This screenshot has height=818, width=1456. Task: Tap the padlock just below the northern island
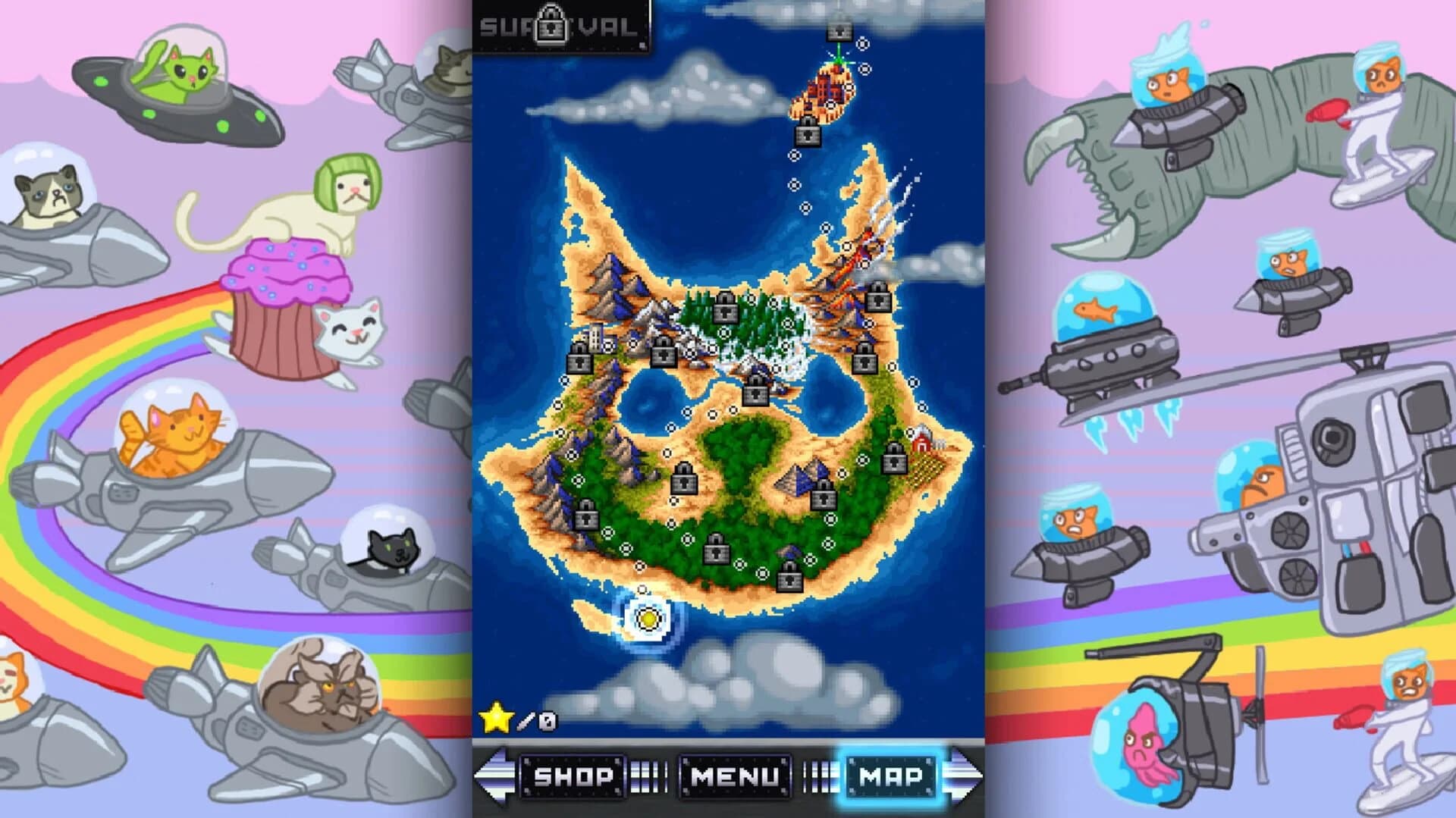[807, 133]
